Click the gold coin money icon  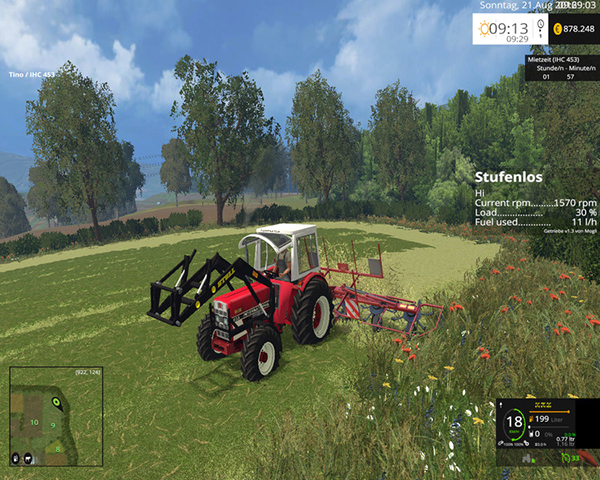[556, 29]
